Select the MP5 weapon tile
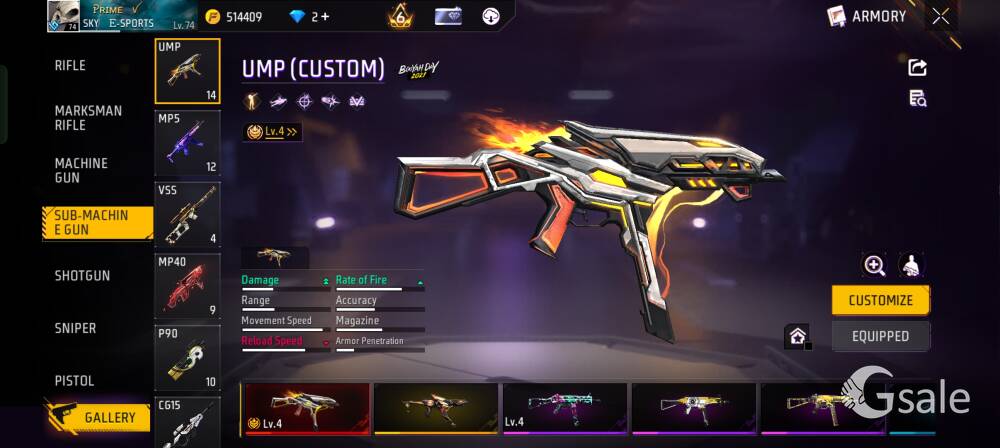1000x448 pixels. click(x=187, y=142)
